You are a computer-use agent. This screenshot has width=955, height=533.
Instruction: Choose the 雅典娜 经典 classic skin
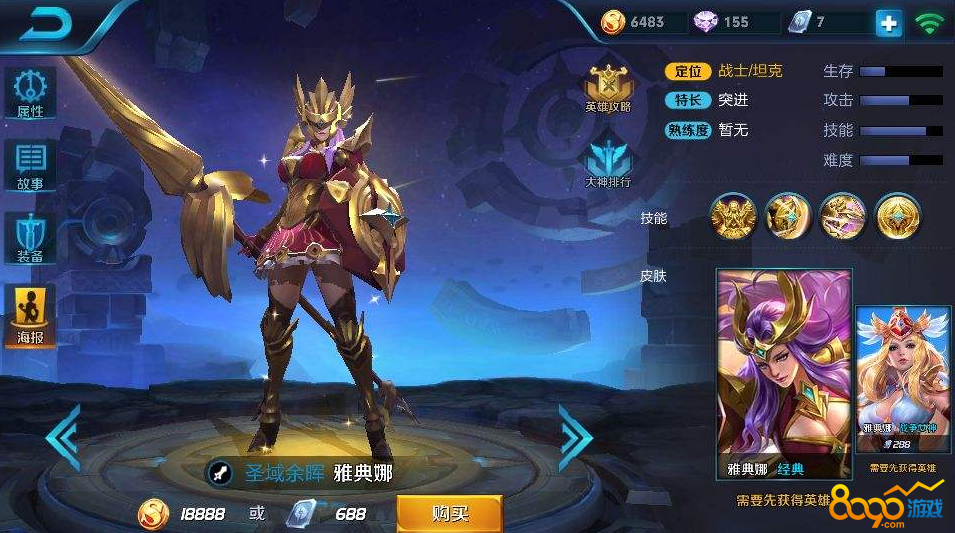[x=783, y=372]
